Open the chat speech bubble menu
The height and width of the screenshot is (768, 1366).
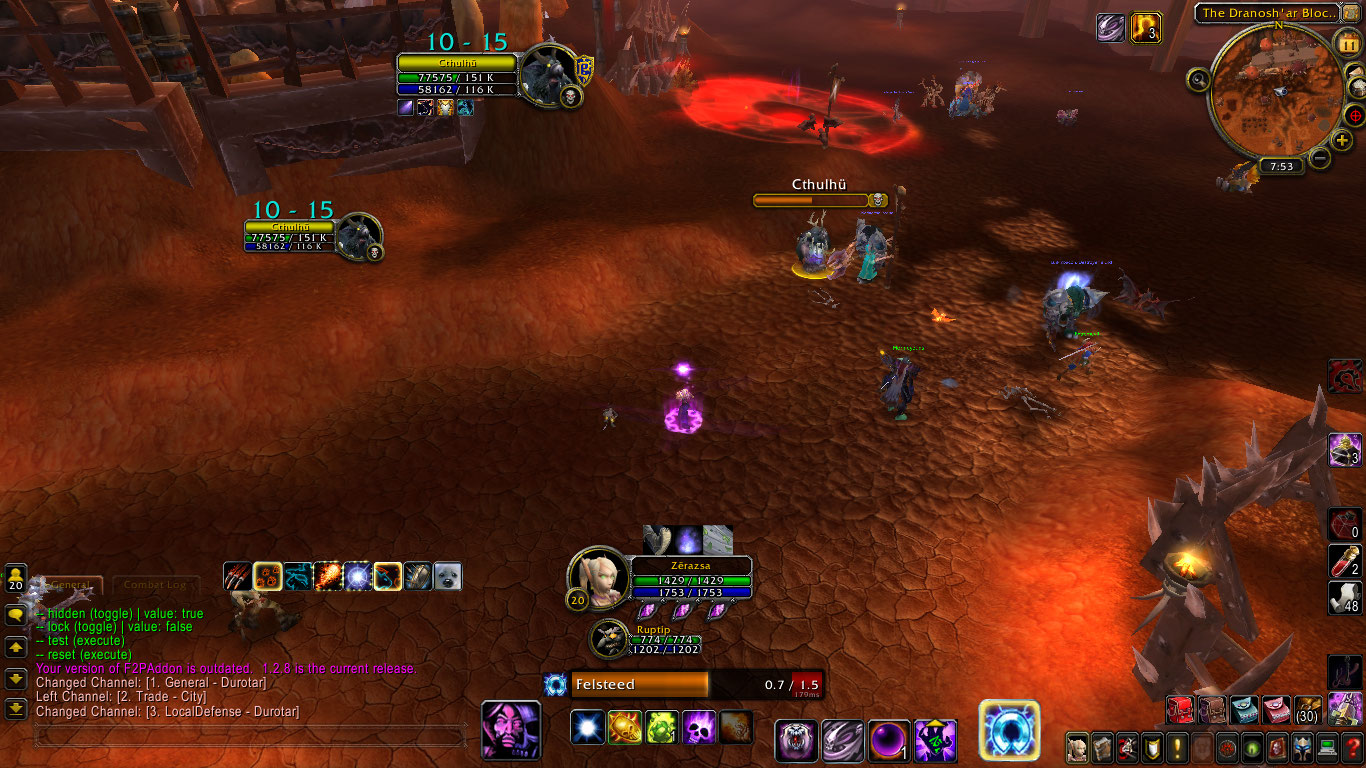click(x=16, y=615)
